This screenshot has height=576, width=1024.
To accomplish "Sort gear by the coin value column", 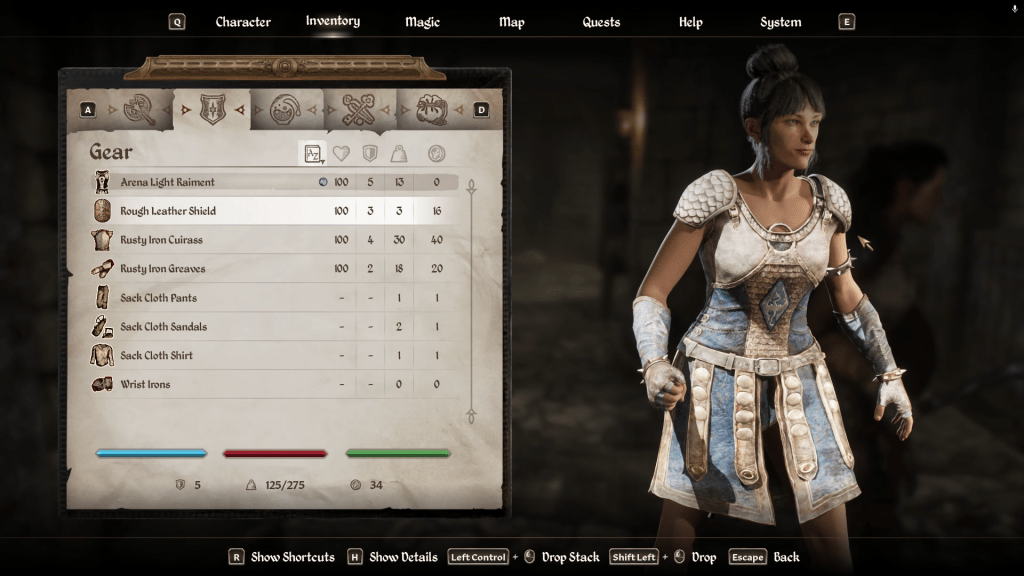I will click(436, 153).
